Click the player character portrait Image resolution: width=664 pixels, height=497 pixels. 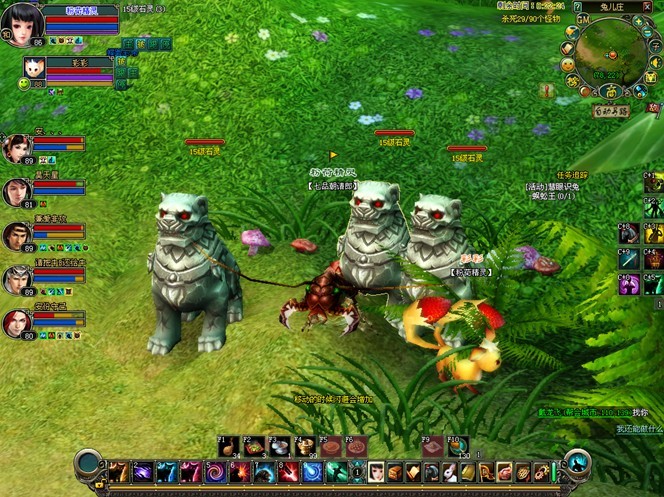click(x=22, y=22)
